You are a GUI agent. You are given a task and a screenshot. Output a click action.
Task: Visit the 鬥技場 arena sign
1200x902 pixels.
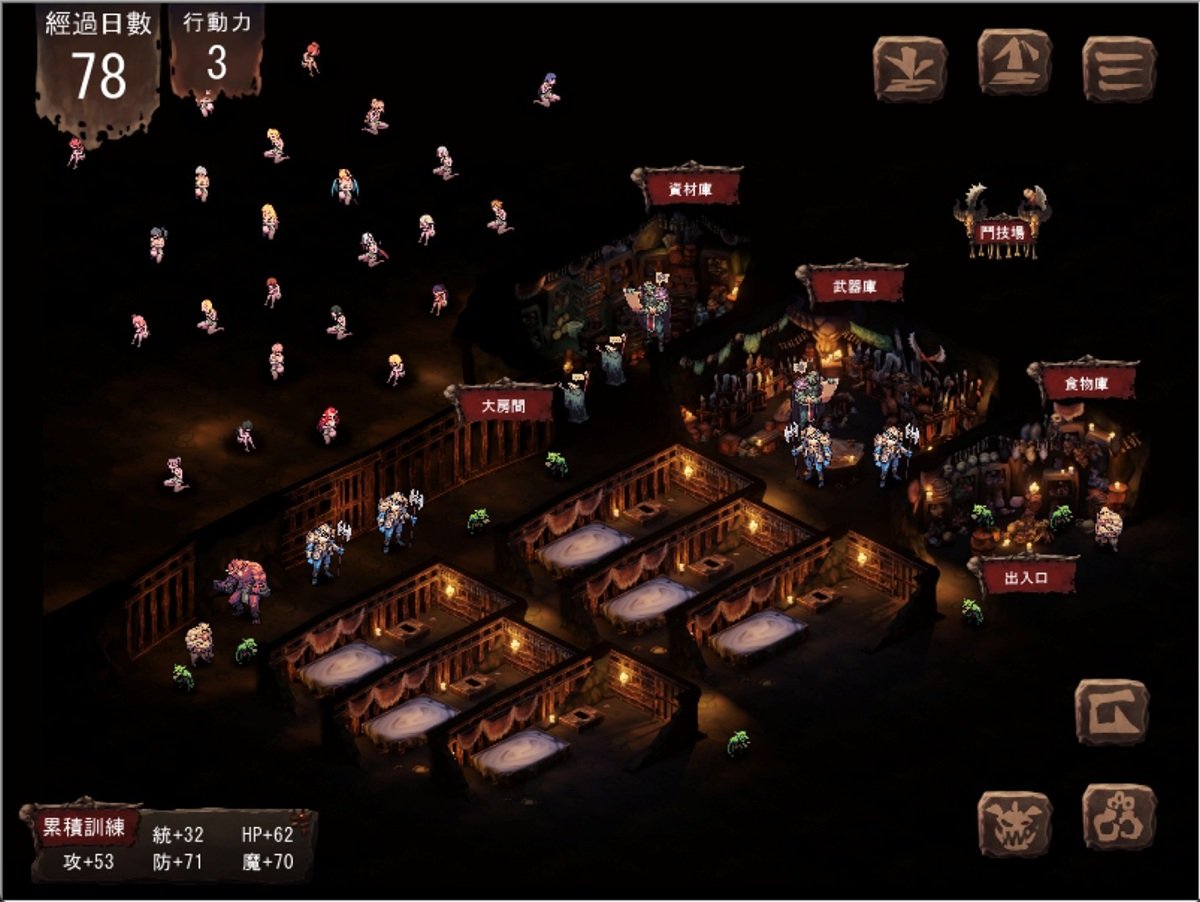coord(1002,232)
